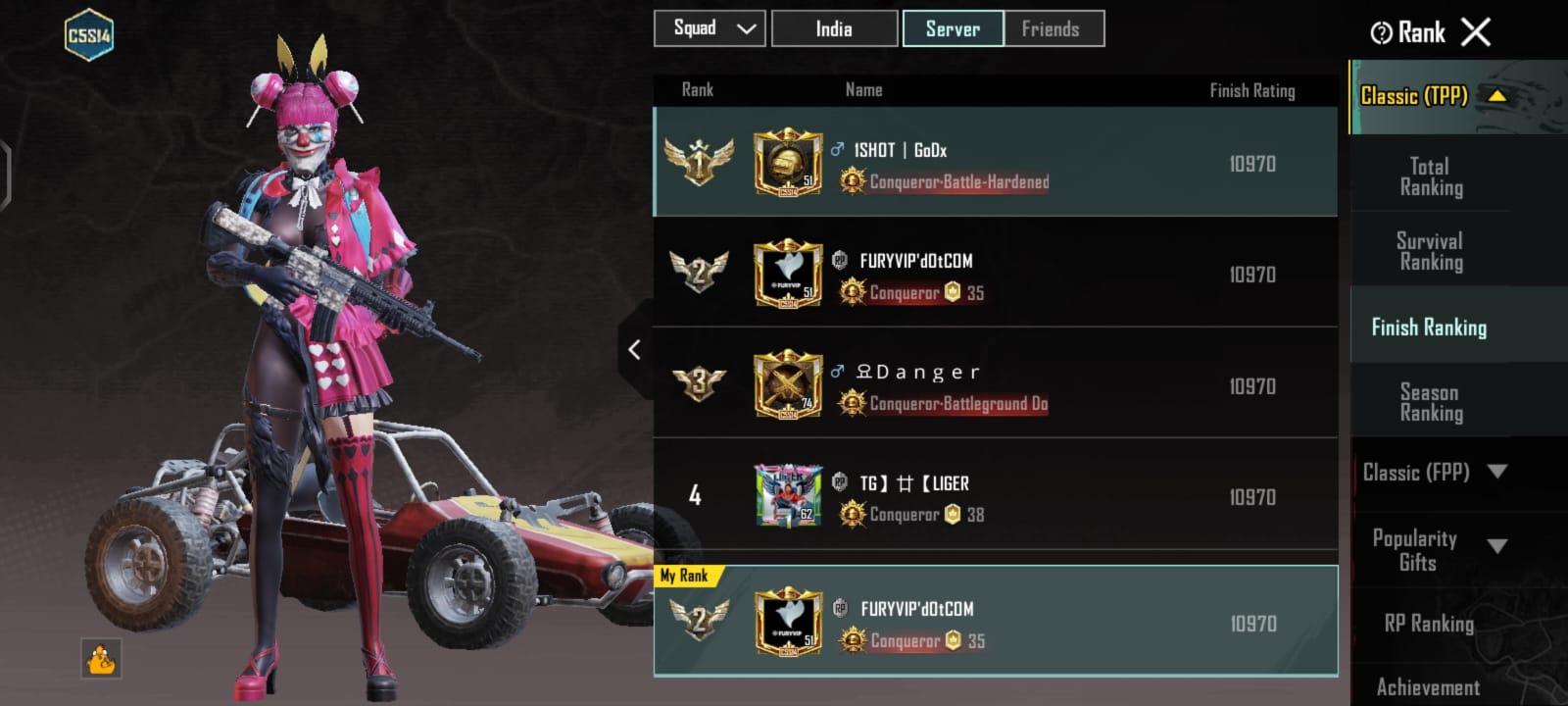This screenshot has width=1568, height=706.
Task: Click the left arrow panel collapse button
Action: pyautogui.click(x=634, y=349)
